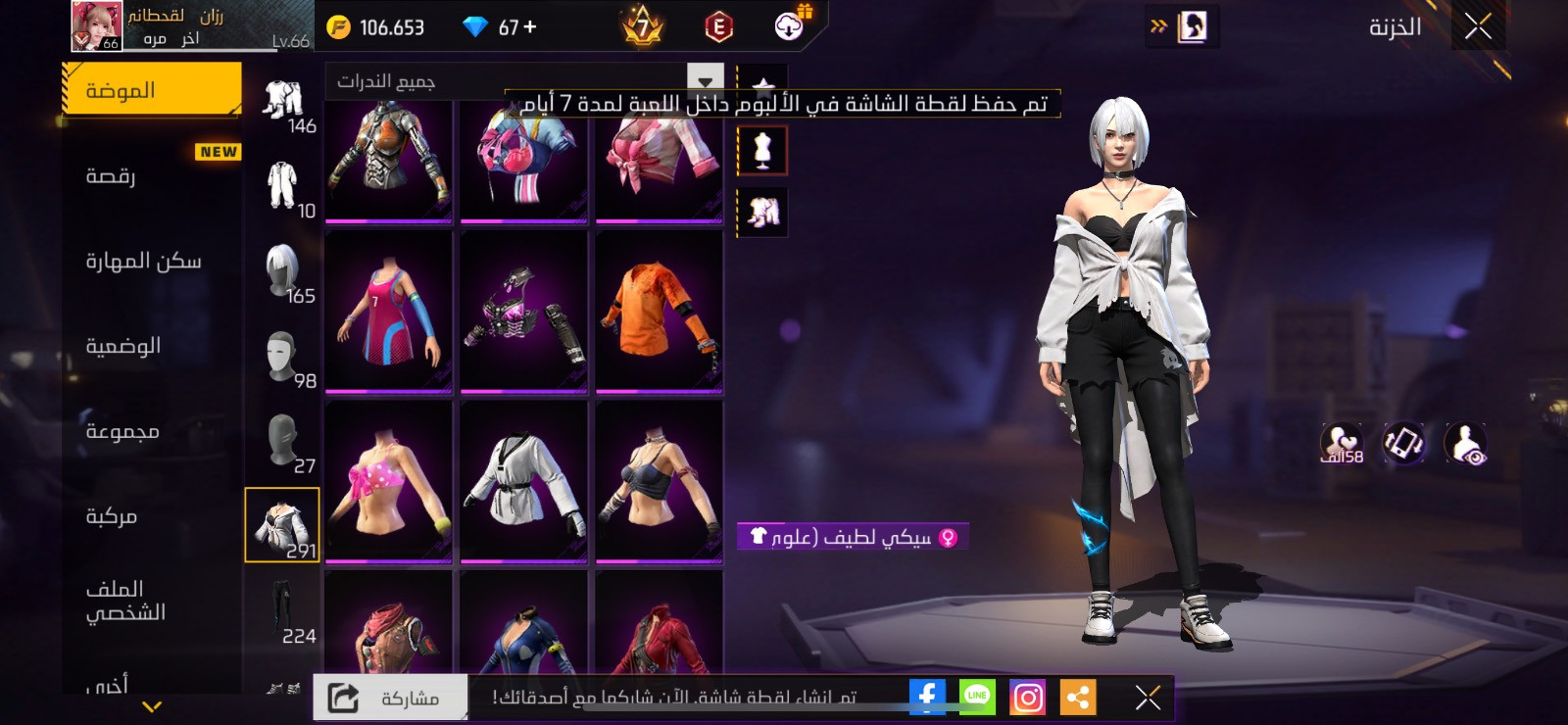Go to the مجموعة collection tab

[x=152, y=431]
